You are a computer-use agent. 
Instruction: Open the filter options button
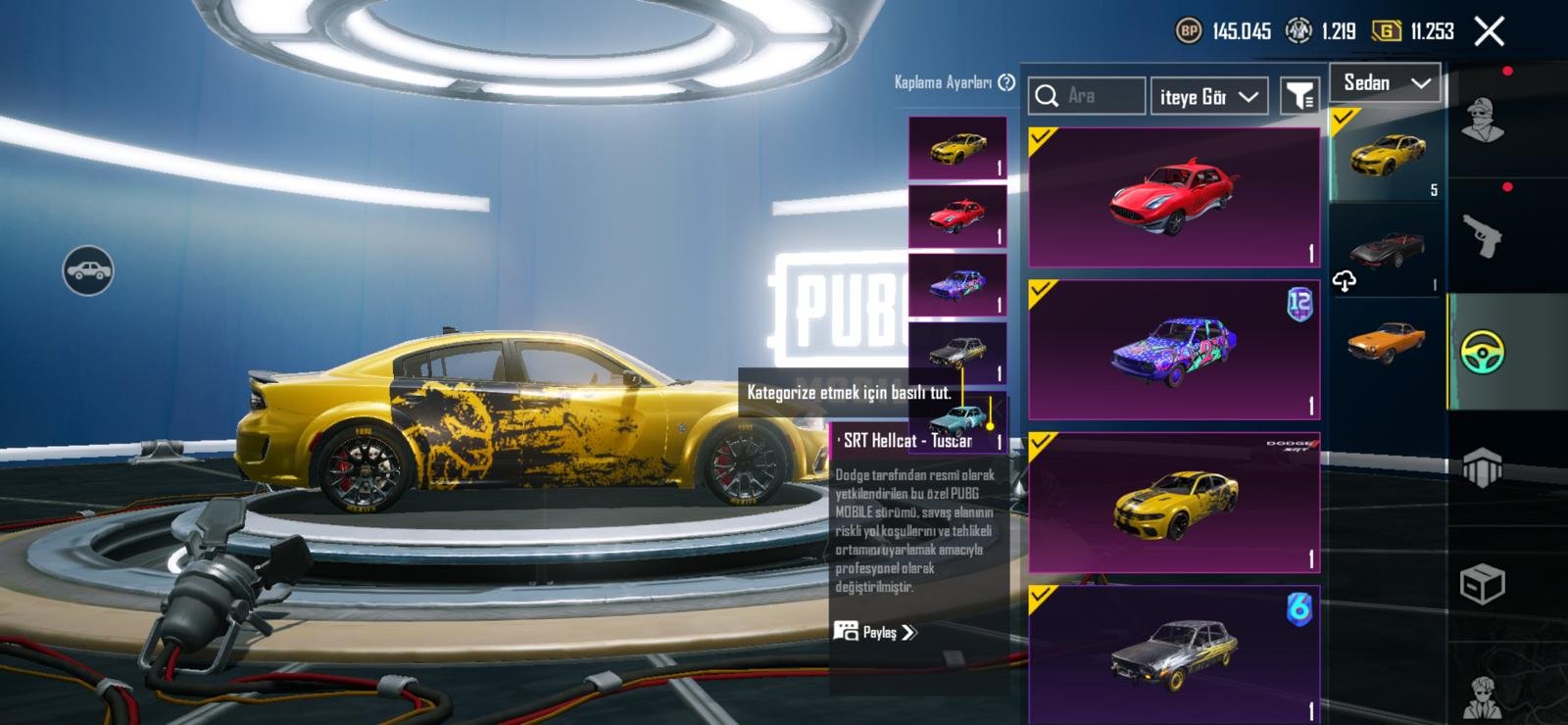click(1300, 96)
